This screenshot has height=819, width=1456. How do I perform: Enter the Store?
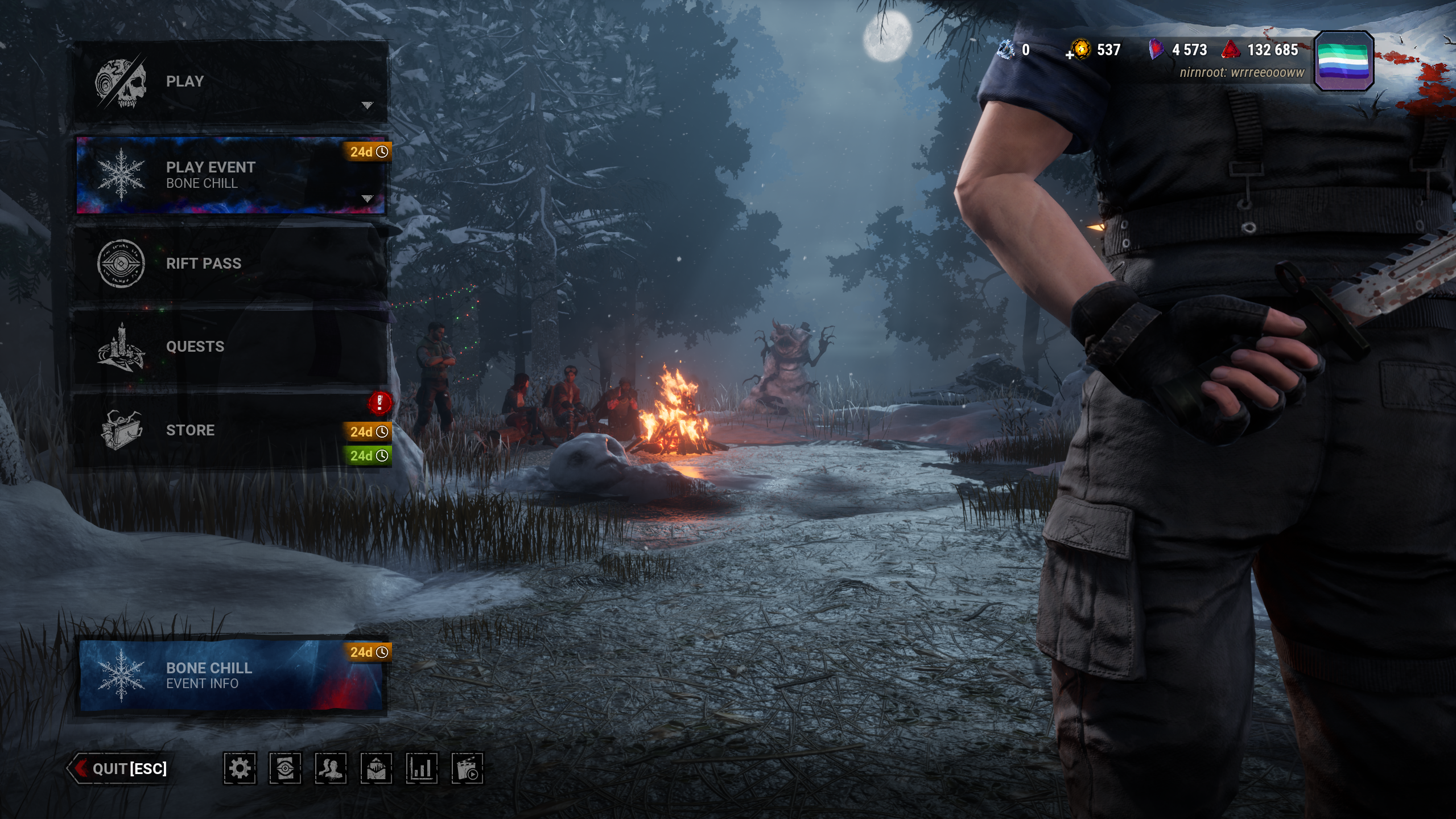(230, 430)
